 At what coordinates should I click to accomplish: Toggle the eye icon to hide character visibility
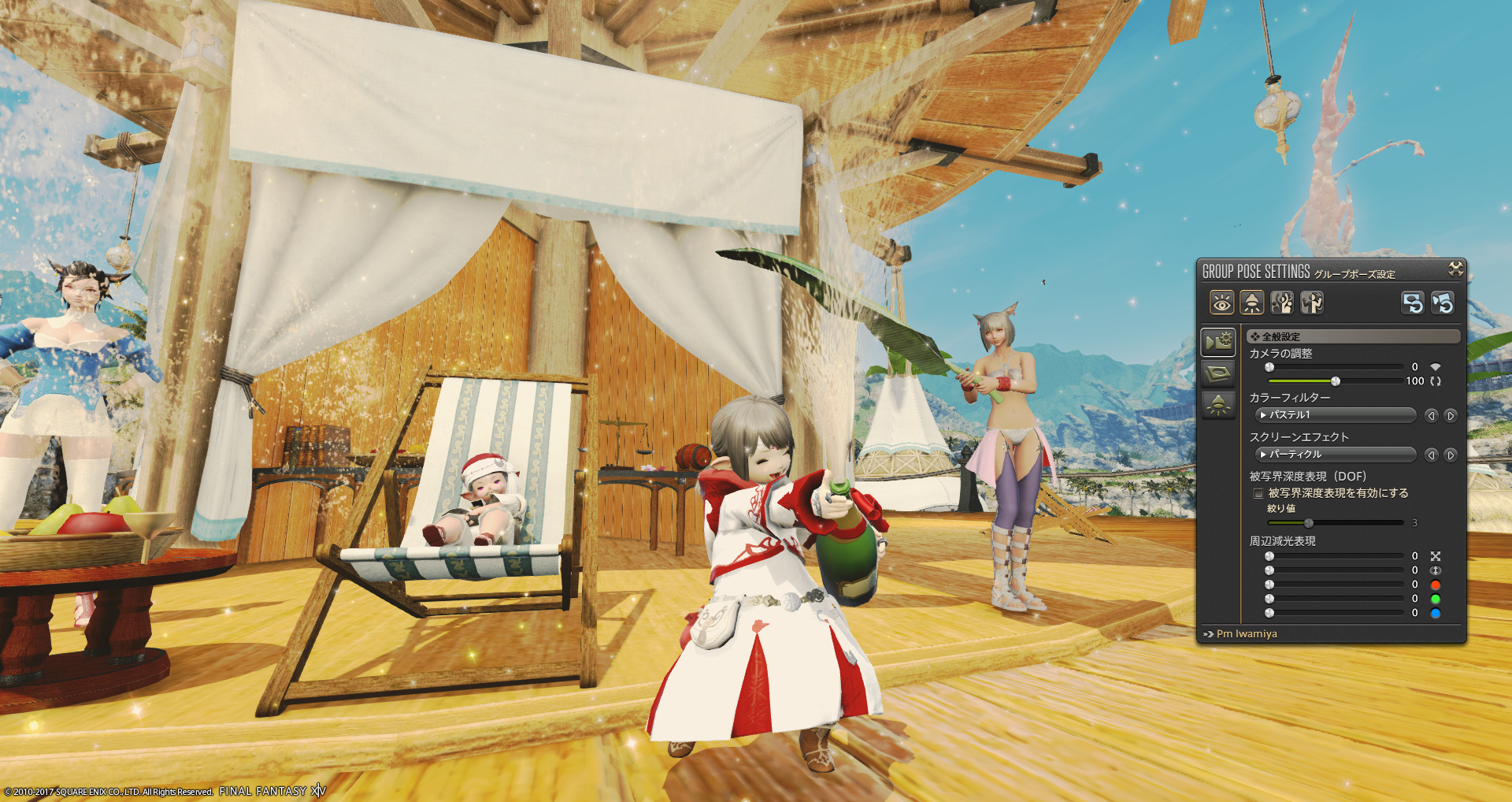point(1223,303)
